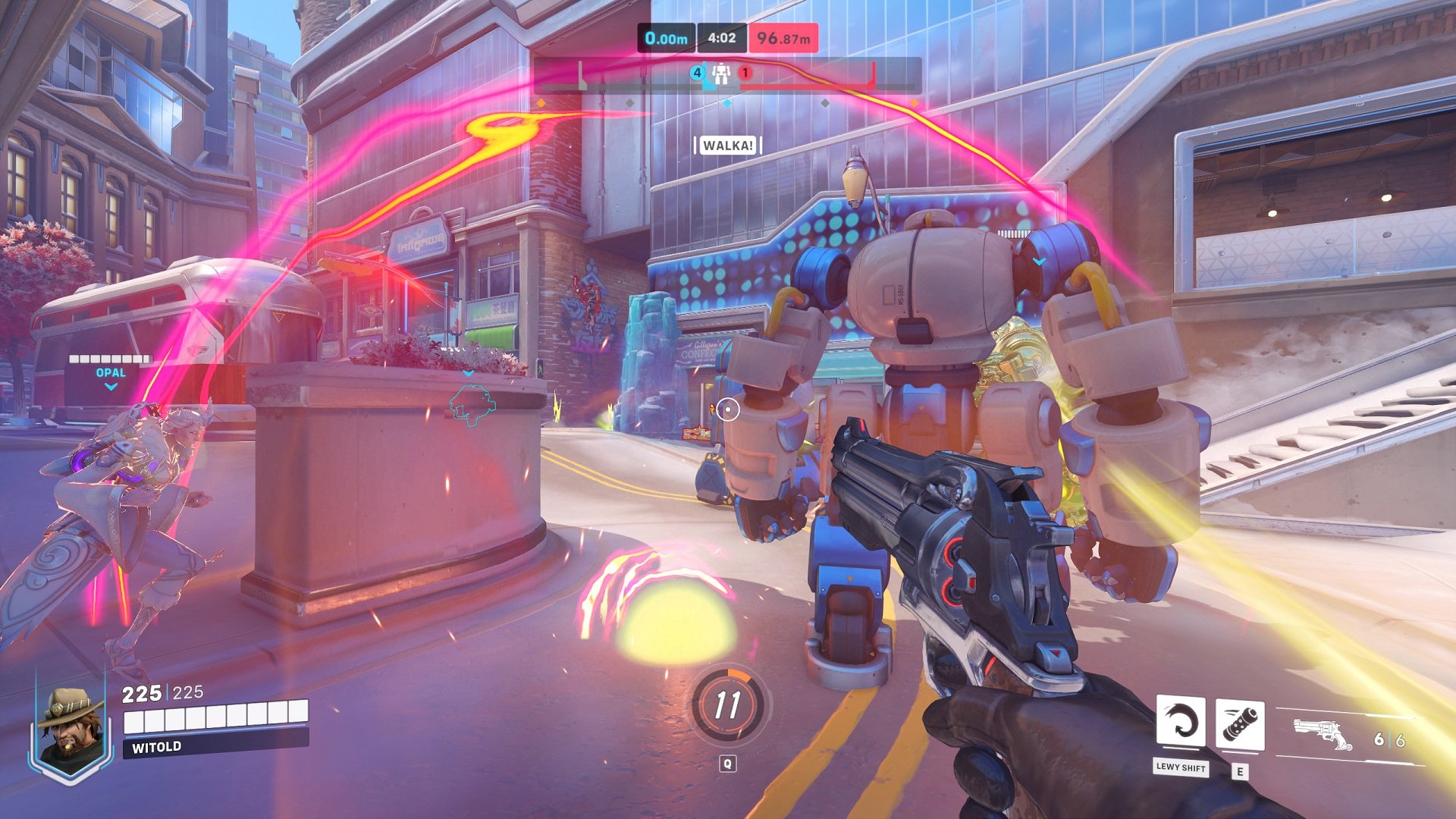The height and width of the screenshot is (819, 1456).
Task: Activate the Combat Roll ability icon
Action: 1180,722
